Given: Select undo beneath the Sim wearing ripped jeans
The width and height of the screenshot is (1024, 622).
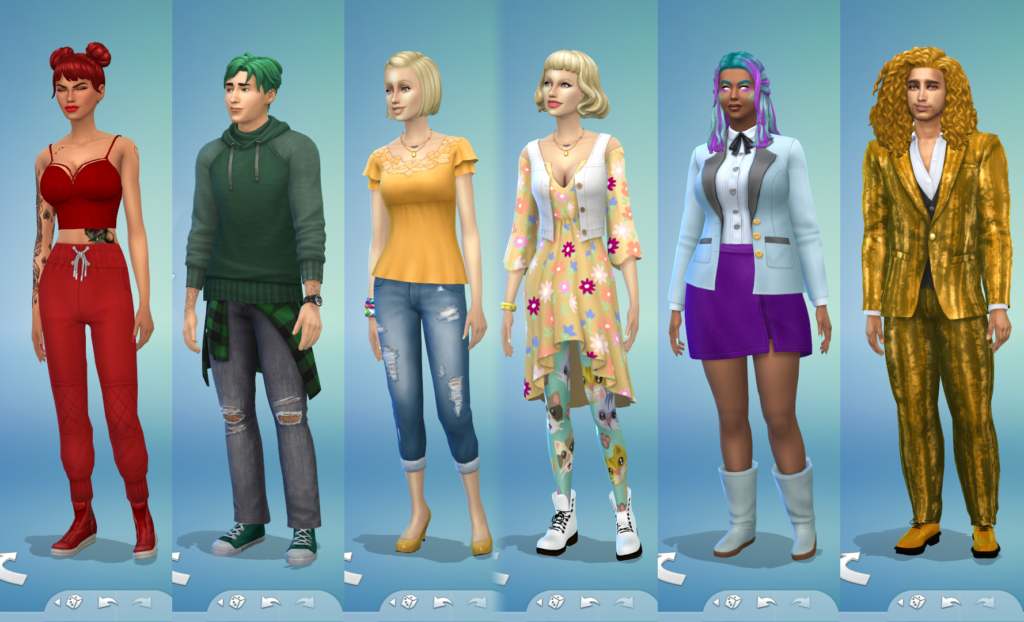Looking at the screenshot, I should 441,602.
